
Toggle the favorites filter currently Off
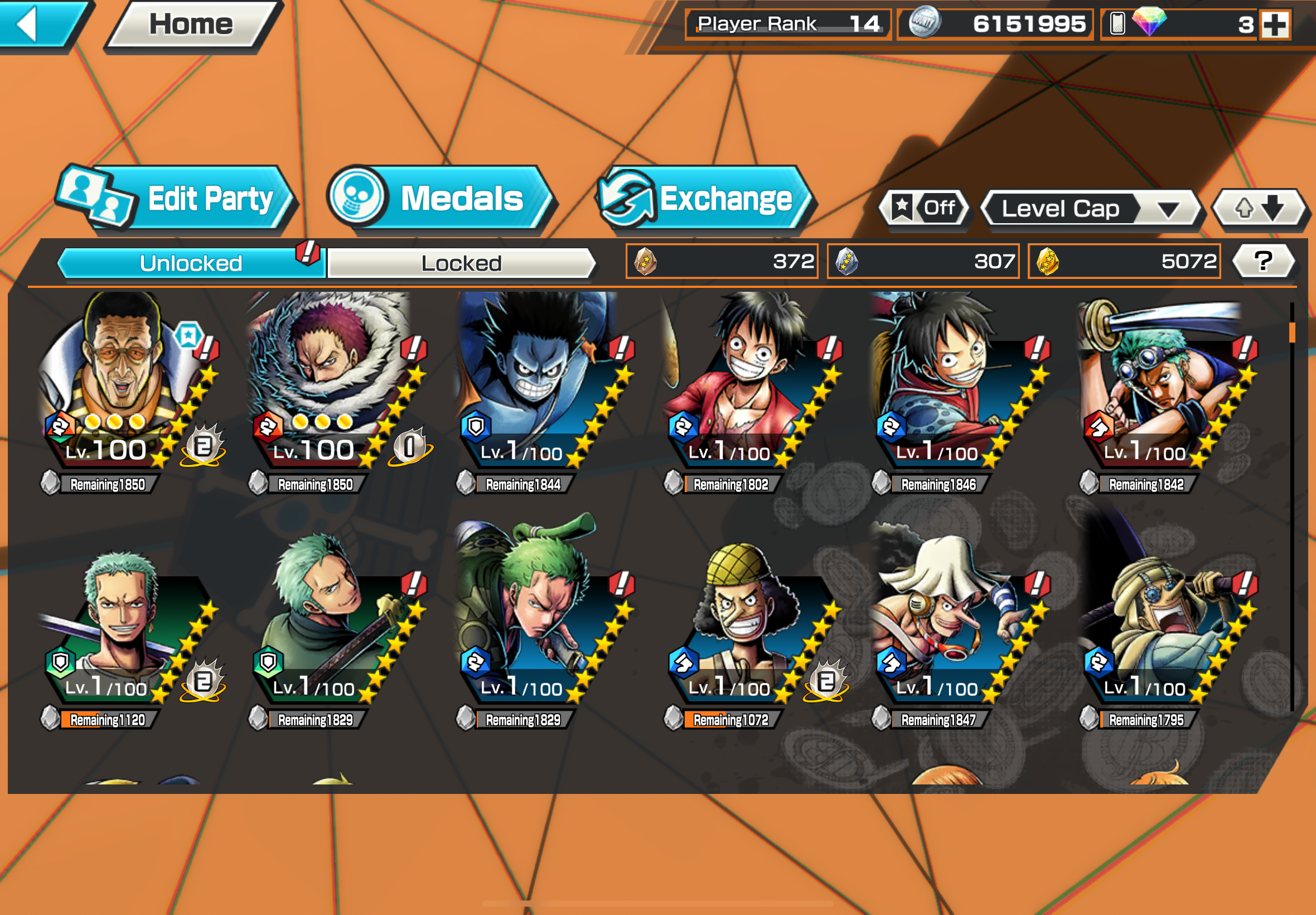pyautogui.click(x=924, y=208)
